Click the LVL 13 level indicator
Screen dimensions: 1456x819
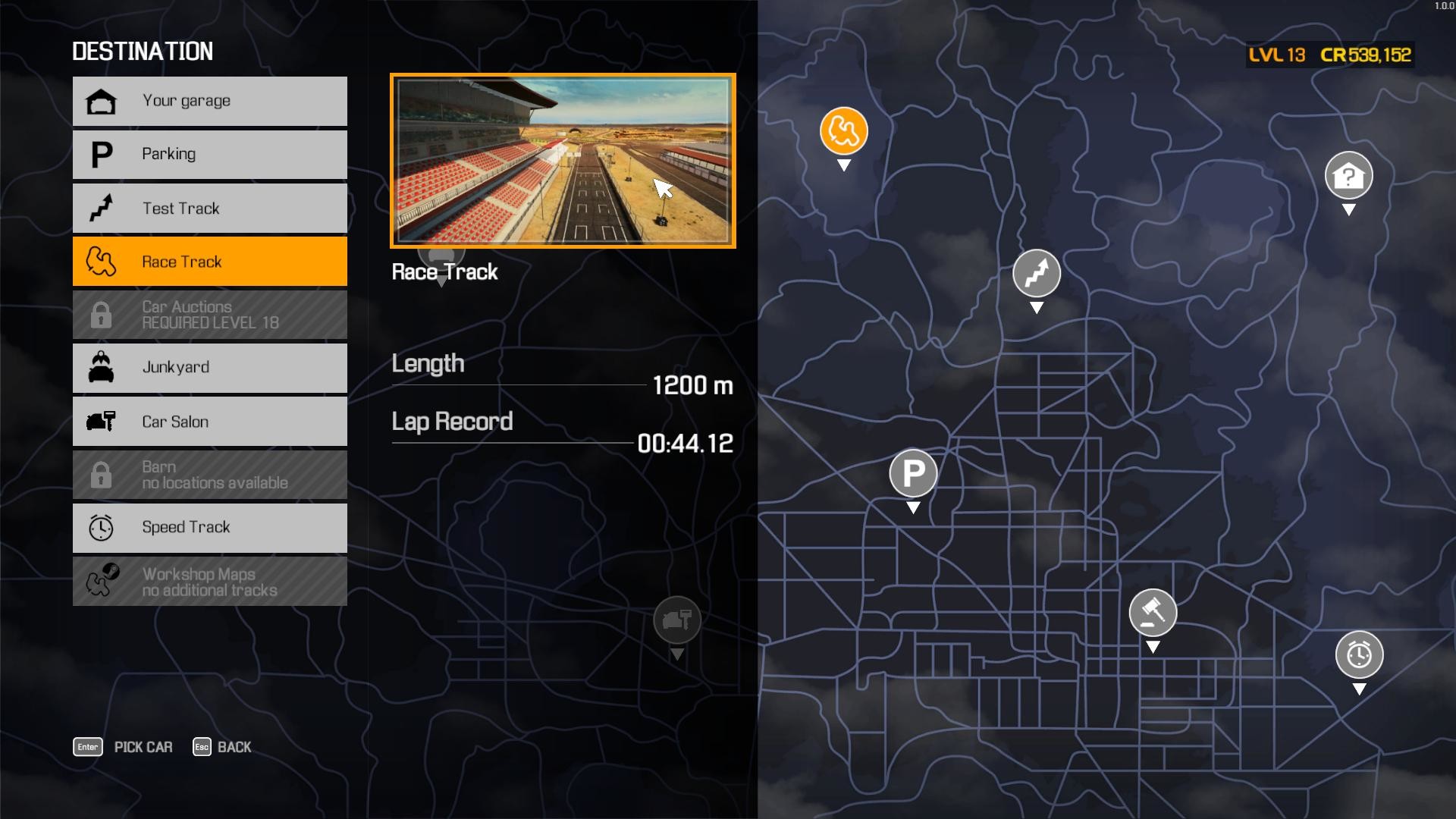coord(1276,54)
